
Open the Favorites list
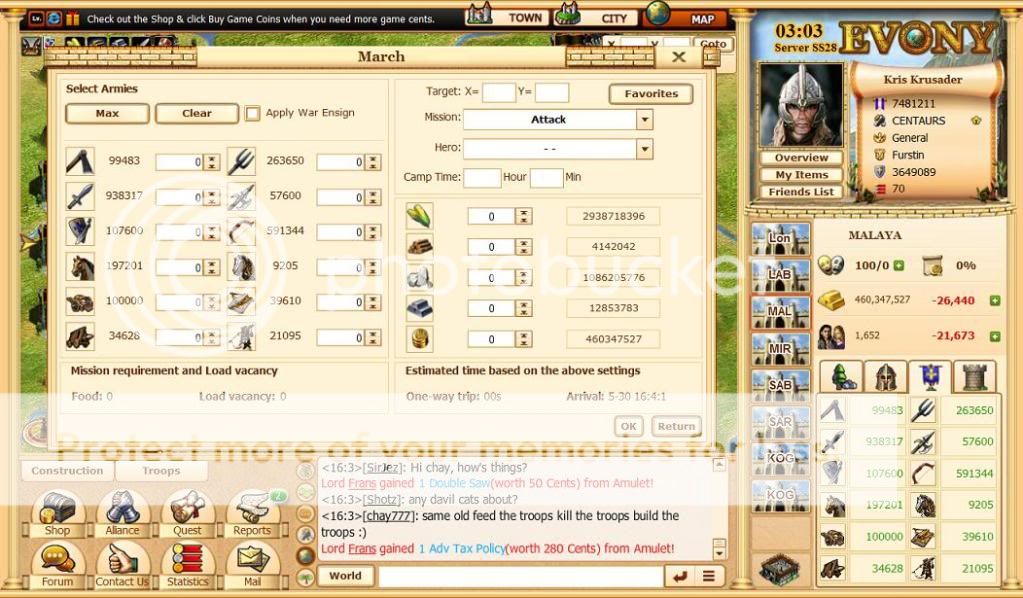click(x=651, y=94)
